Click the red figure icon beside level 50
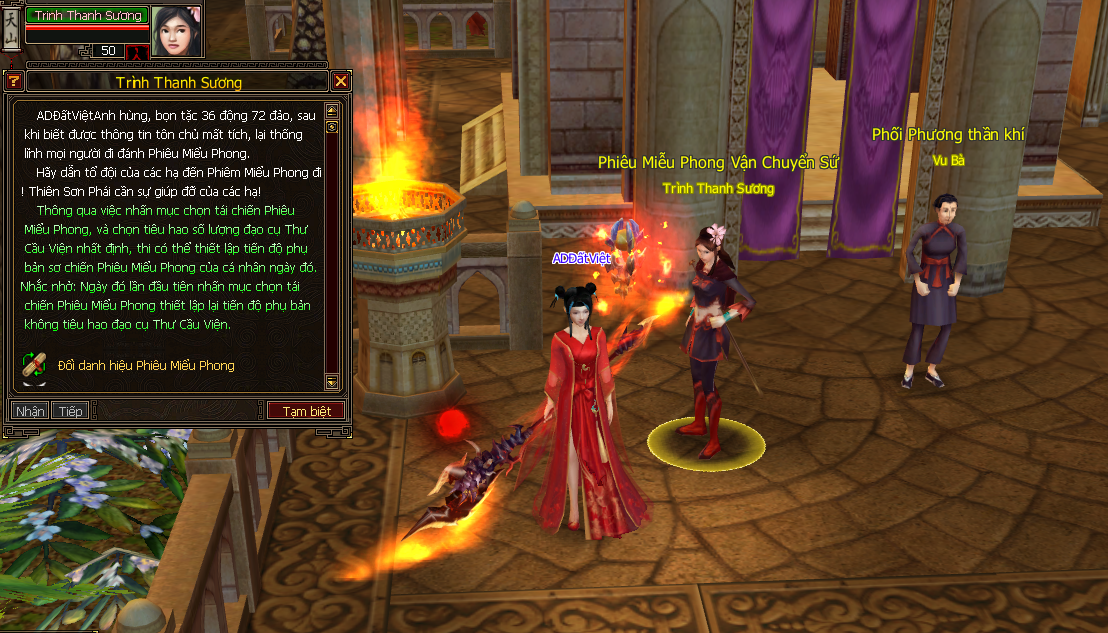Screen dimensions: 1108x633 click(137, 50)
